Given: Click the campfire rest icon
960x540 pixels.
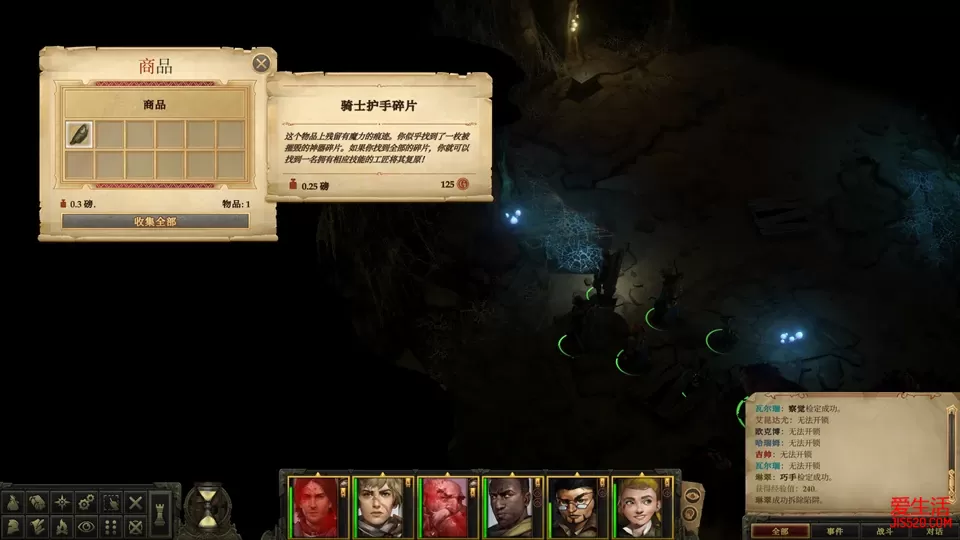Looking at the screenshot, I should click(62, 526).
